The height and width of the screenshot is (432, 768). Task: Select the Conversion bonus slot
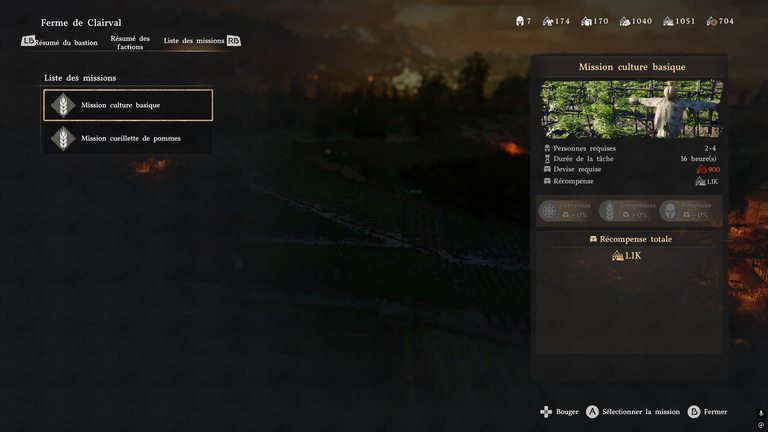567,211
